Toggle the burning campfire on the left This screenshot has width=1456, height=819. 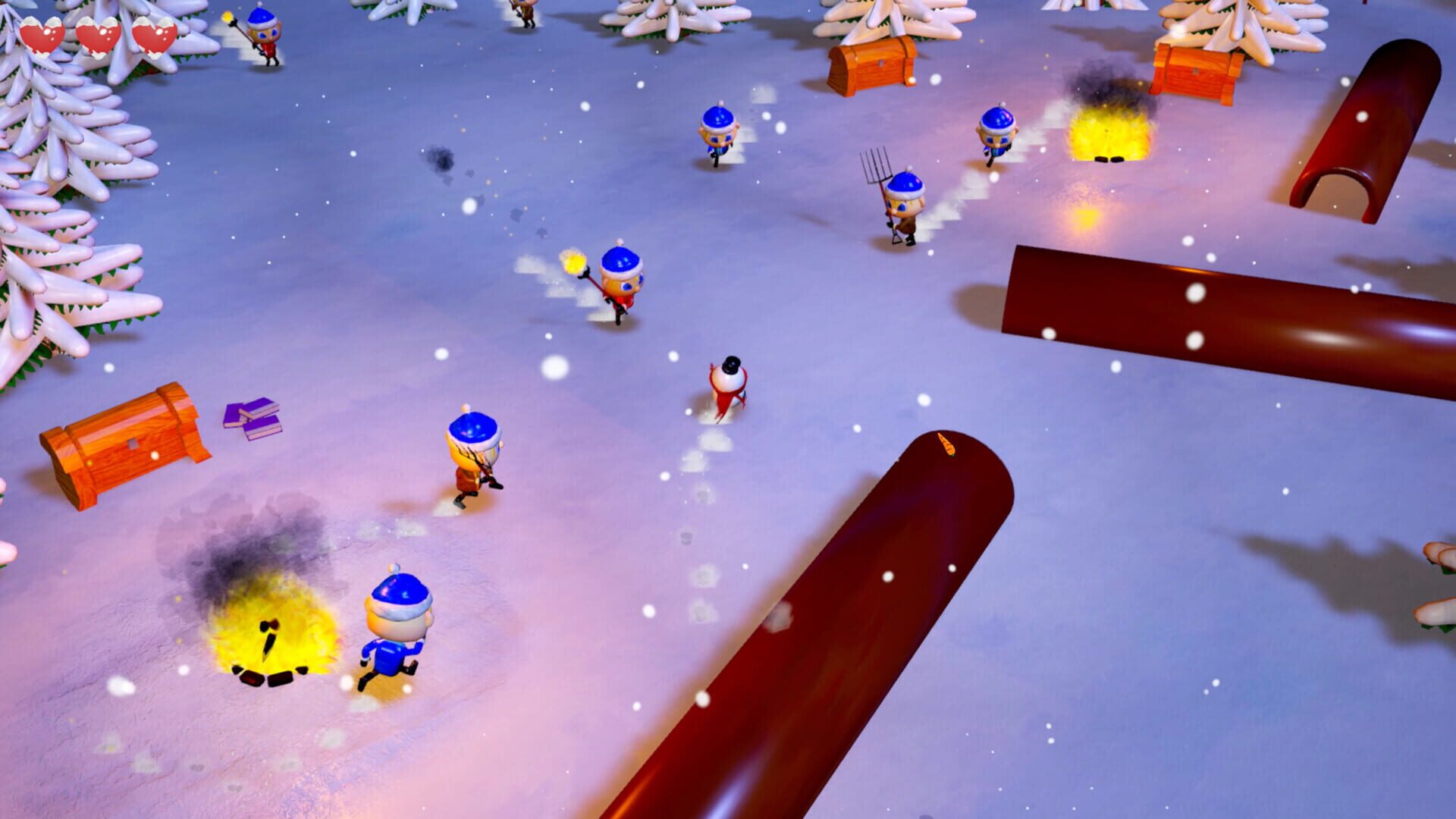coord(269,641)
